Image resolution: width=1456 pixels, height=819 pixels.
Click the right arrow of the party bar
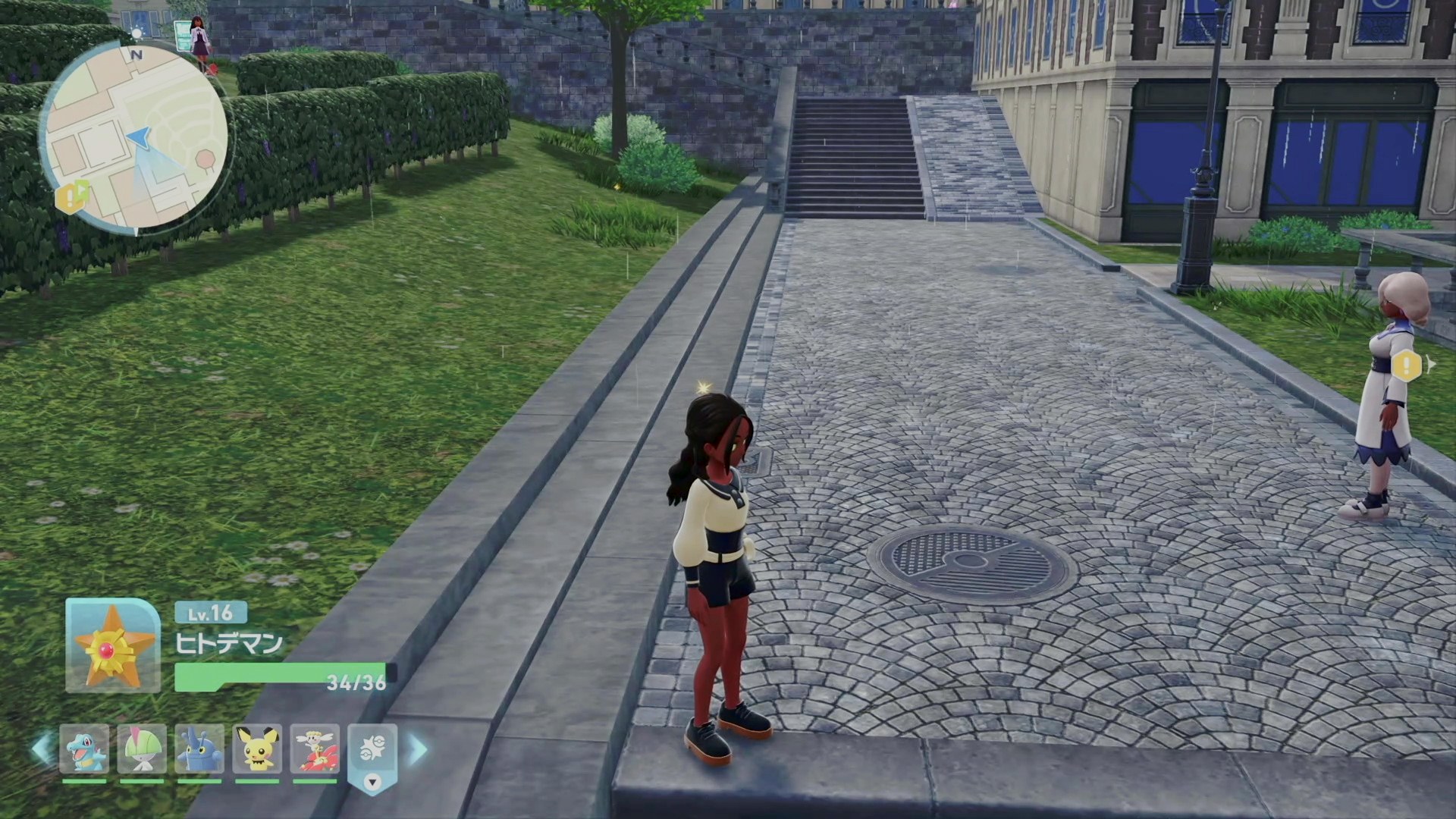point(418,749)
